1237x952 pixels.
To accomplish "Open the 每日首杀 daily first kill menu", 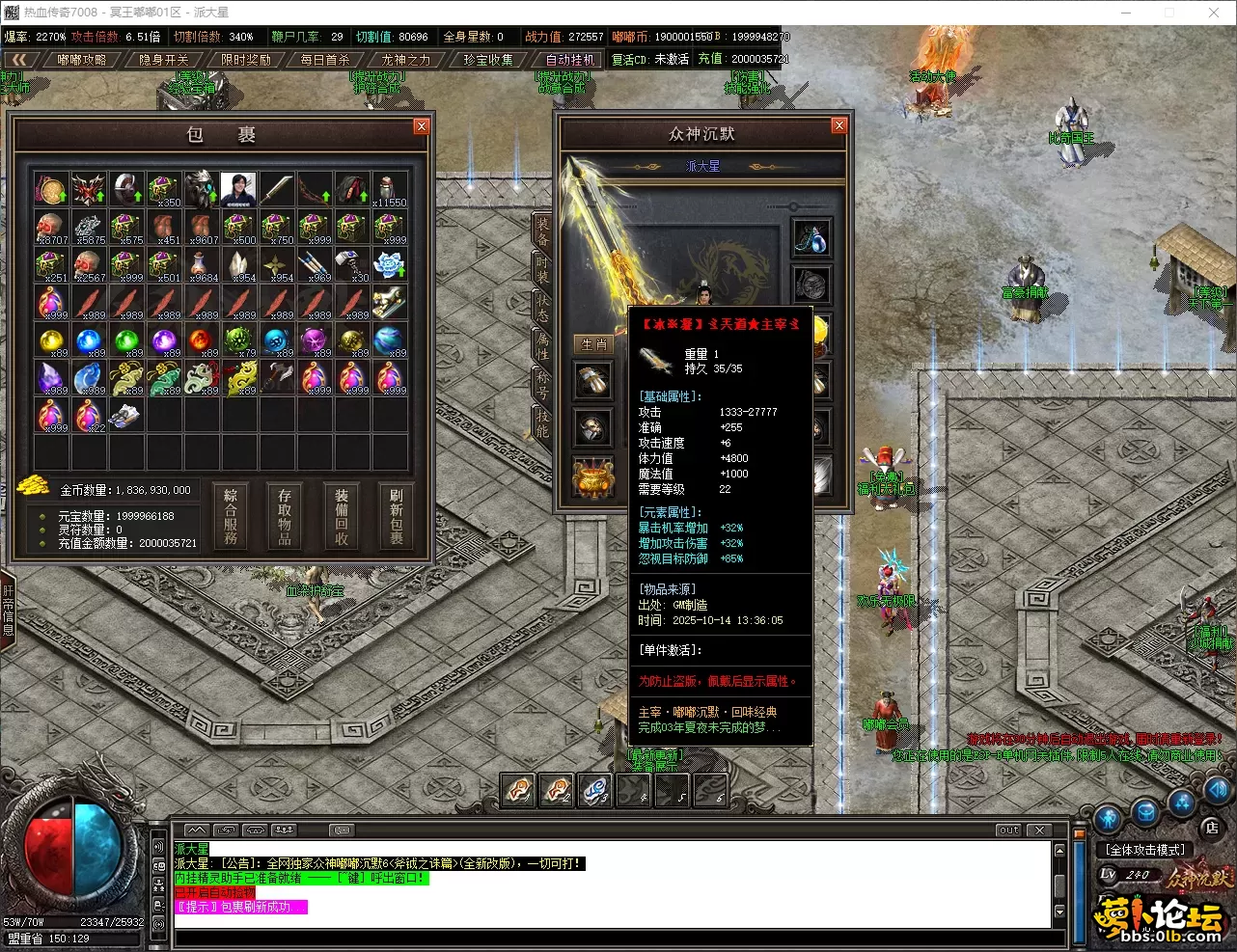I will tap(325, 60).
